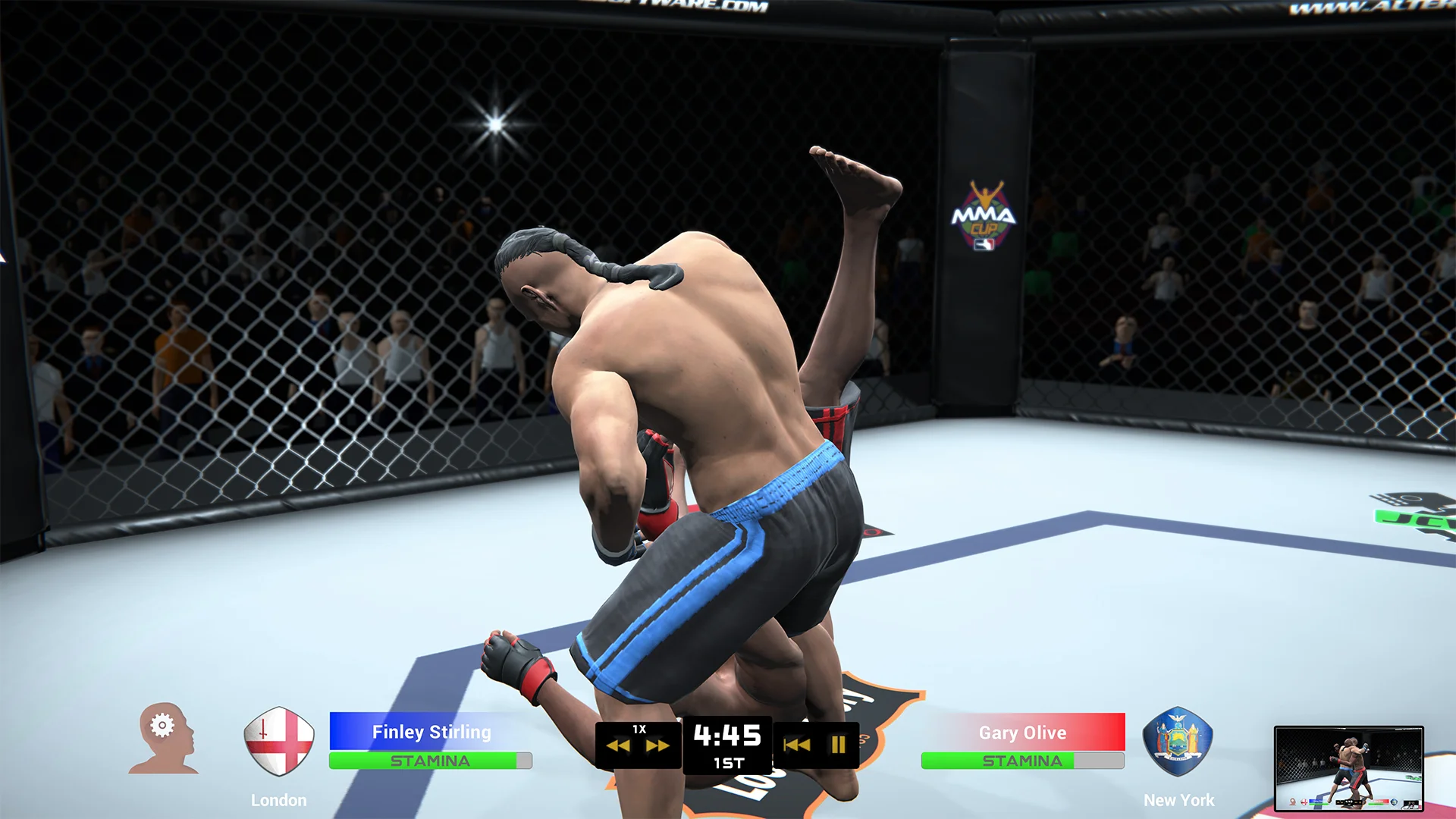The width and height of the screenshot is (1456, 819).
Task: Select the round timer display showing 4:45
Action: (x=726, y=734)
